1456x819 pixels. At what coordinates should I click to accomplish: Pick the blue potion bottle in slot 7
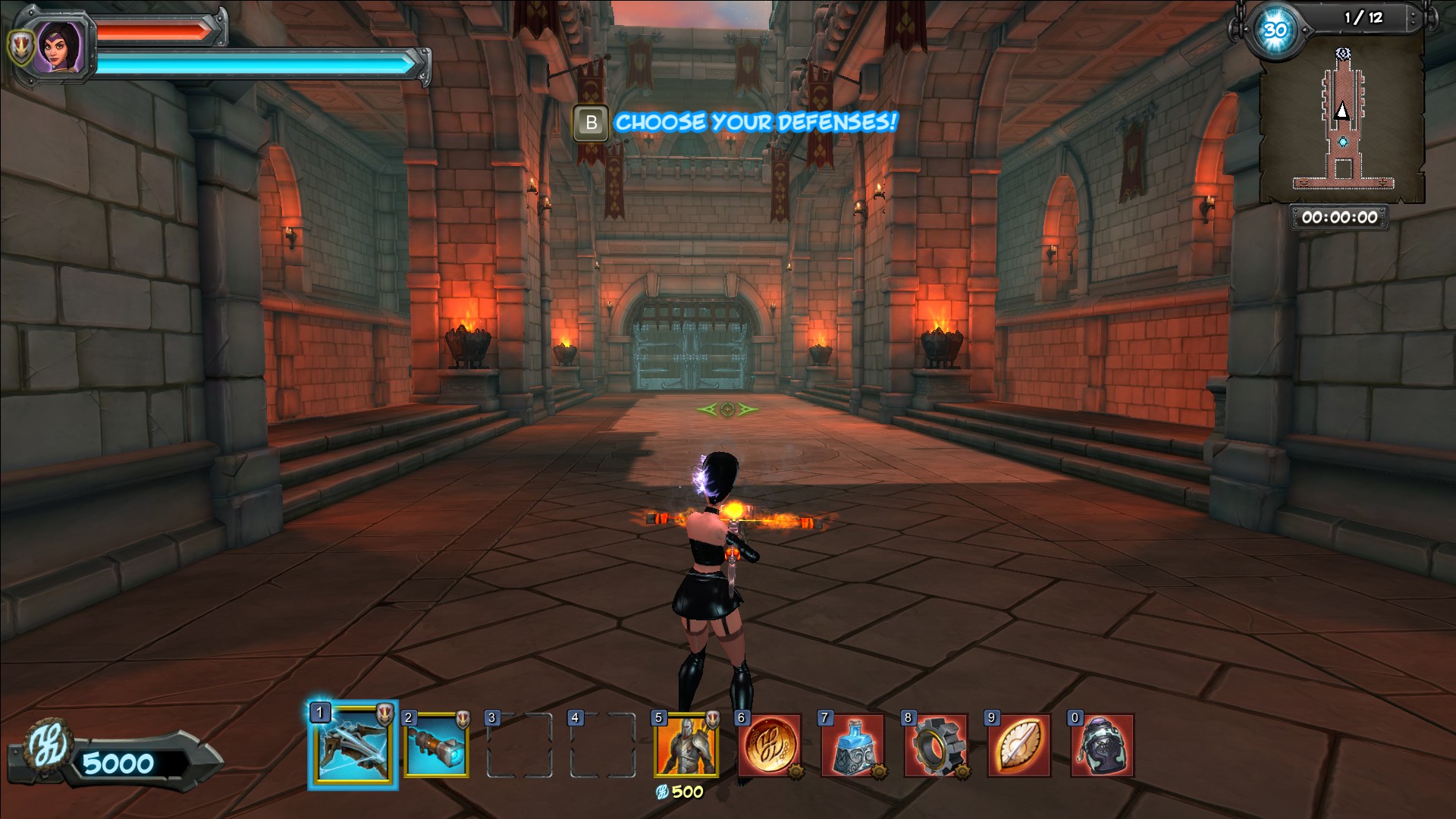tap(852, 745)
